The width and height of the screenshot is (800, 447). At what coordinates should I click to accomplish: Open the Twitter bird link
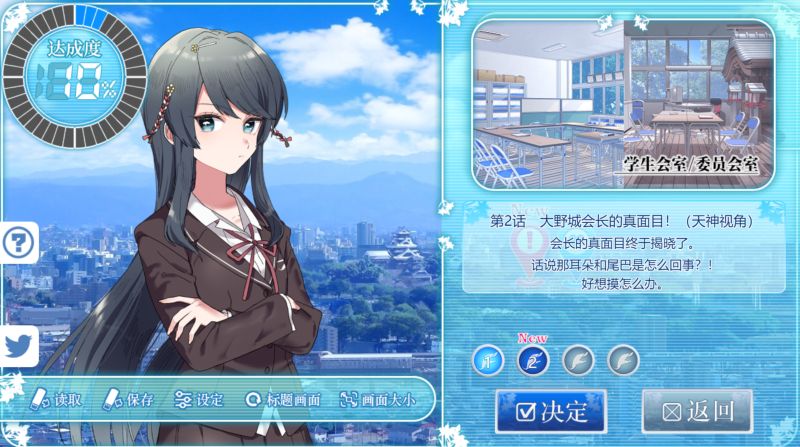pyautogui.click(x=18, y=345)
